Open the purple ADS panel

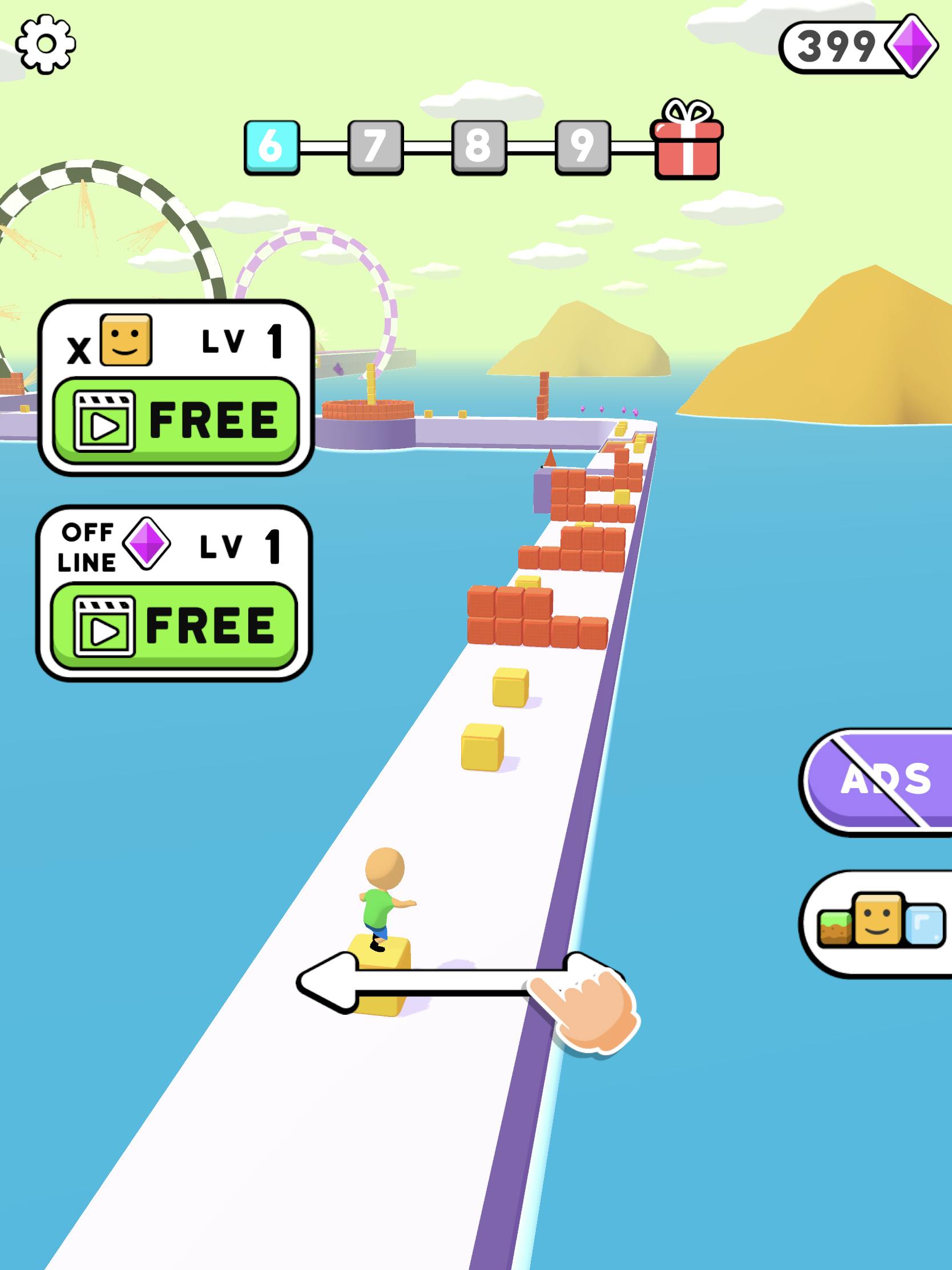[x=888, y=779]
